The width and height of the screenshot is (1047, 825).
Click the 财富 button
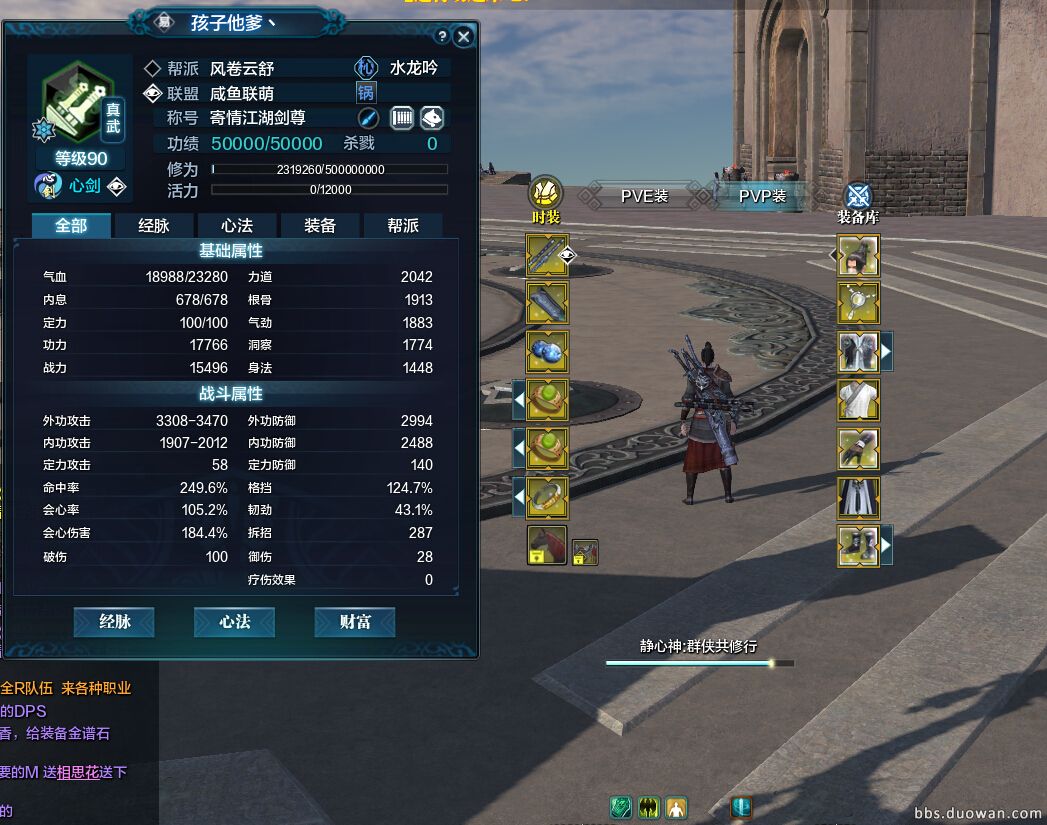[355, 622]
